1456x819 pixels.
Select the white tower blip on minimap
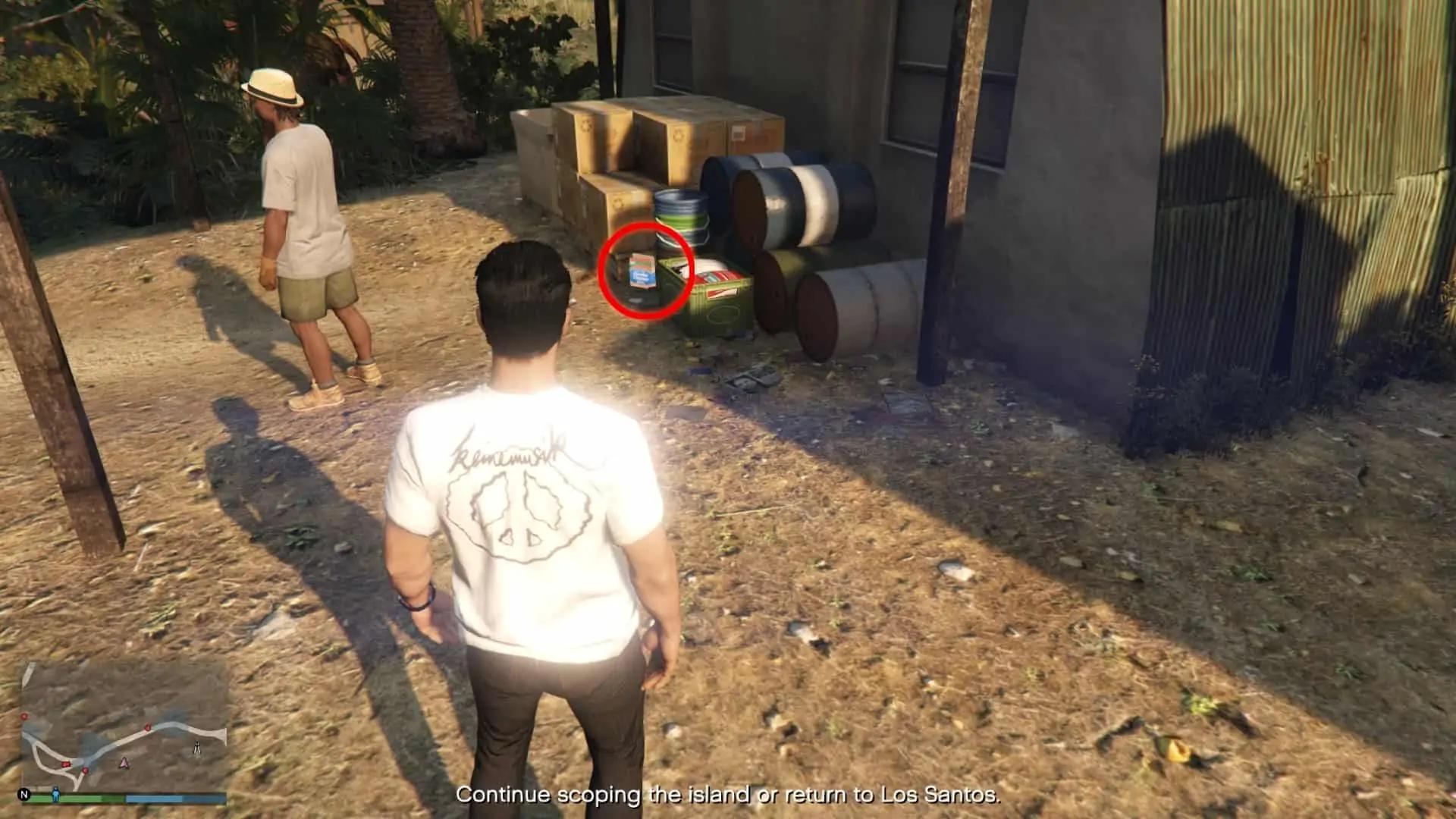coord(197,749)
